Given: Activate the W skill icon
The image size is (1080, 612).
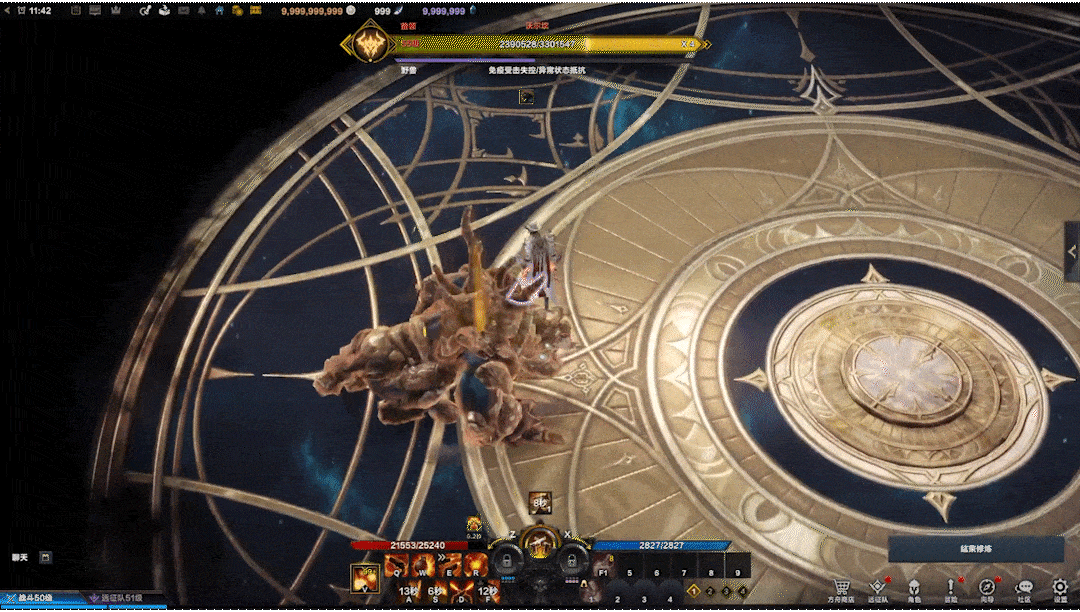Looking at the screenshot, I should [421, 566].
